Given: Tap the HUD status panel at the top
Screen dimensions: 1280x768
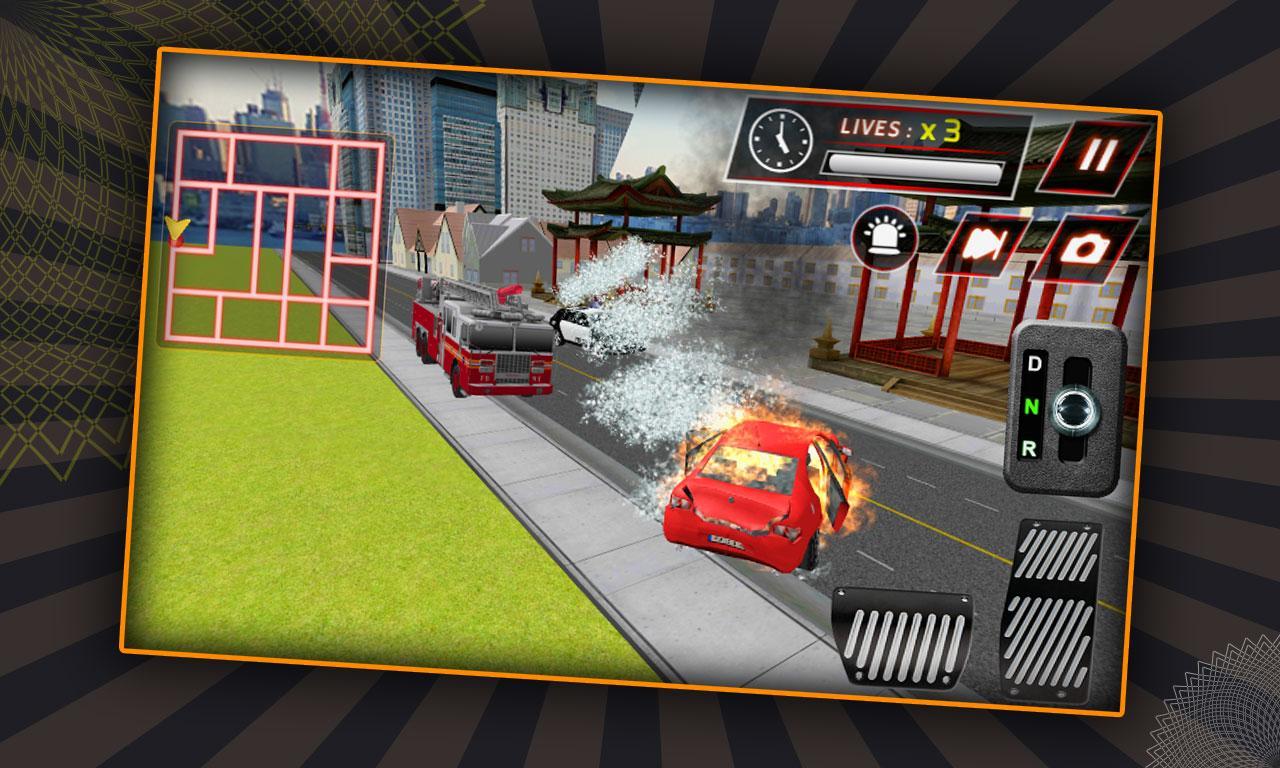Looking at the screenshot, I should click(x=880, y=145).
